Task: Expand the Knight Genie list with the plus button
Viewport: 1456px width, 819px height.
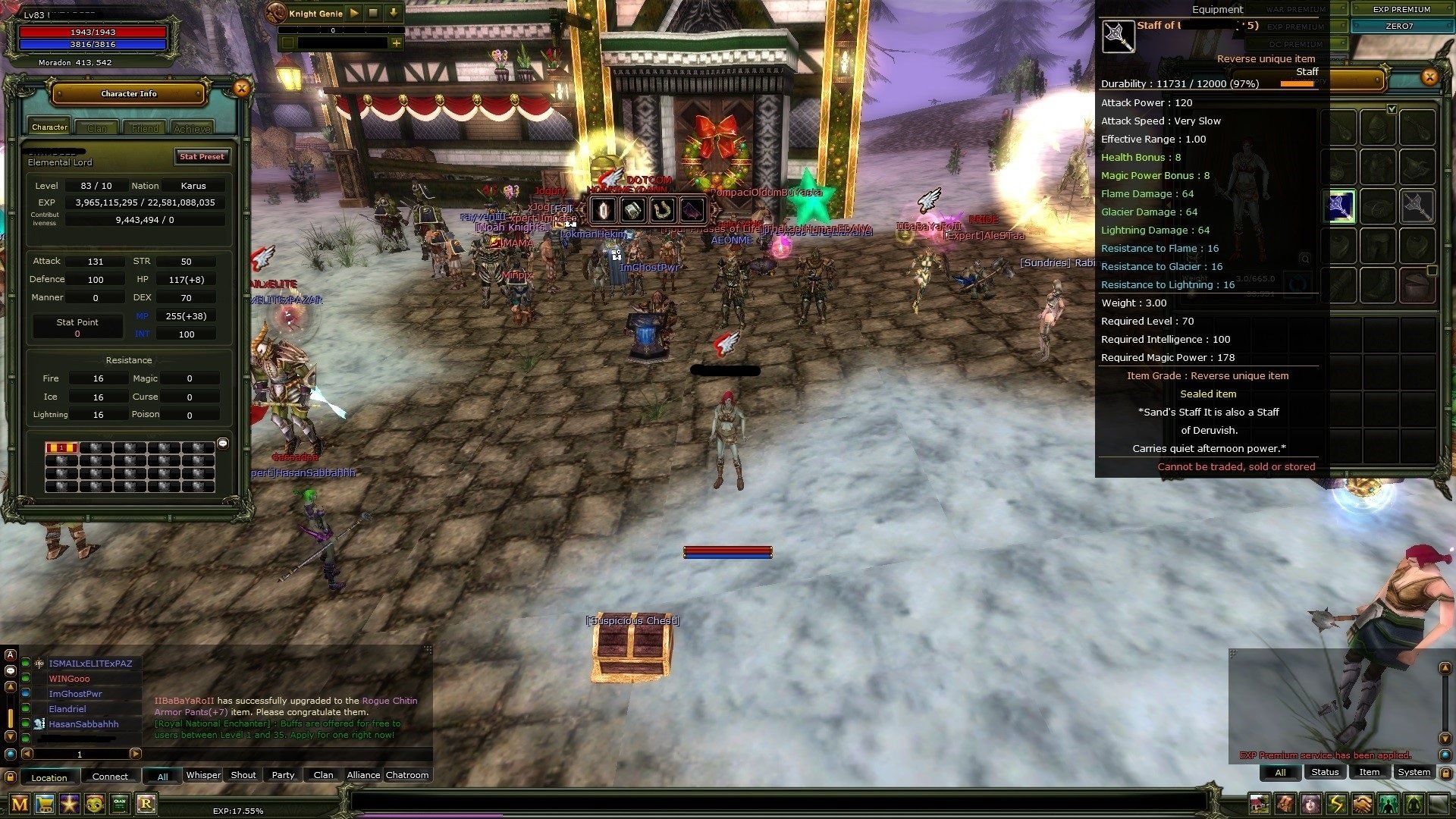Action: [396, 43]
